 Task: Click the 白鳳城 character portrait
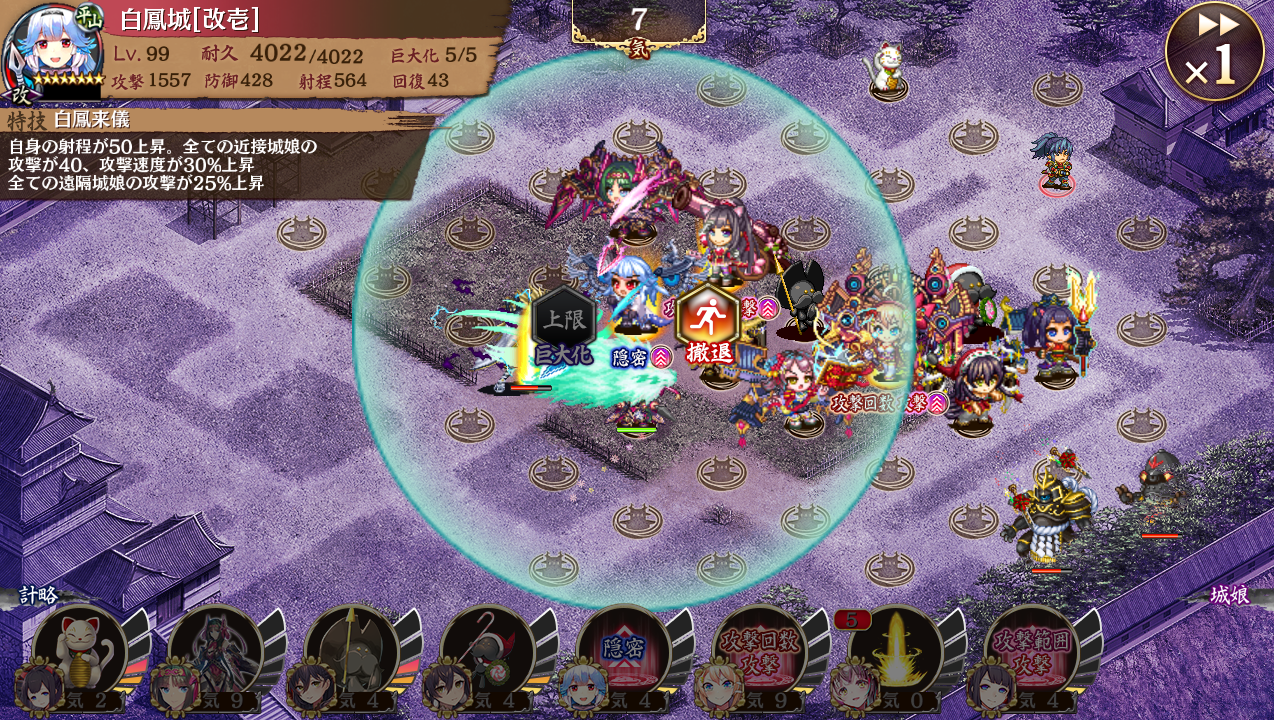click(52, 50)
